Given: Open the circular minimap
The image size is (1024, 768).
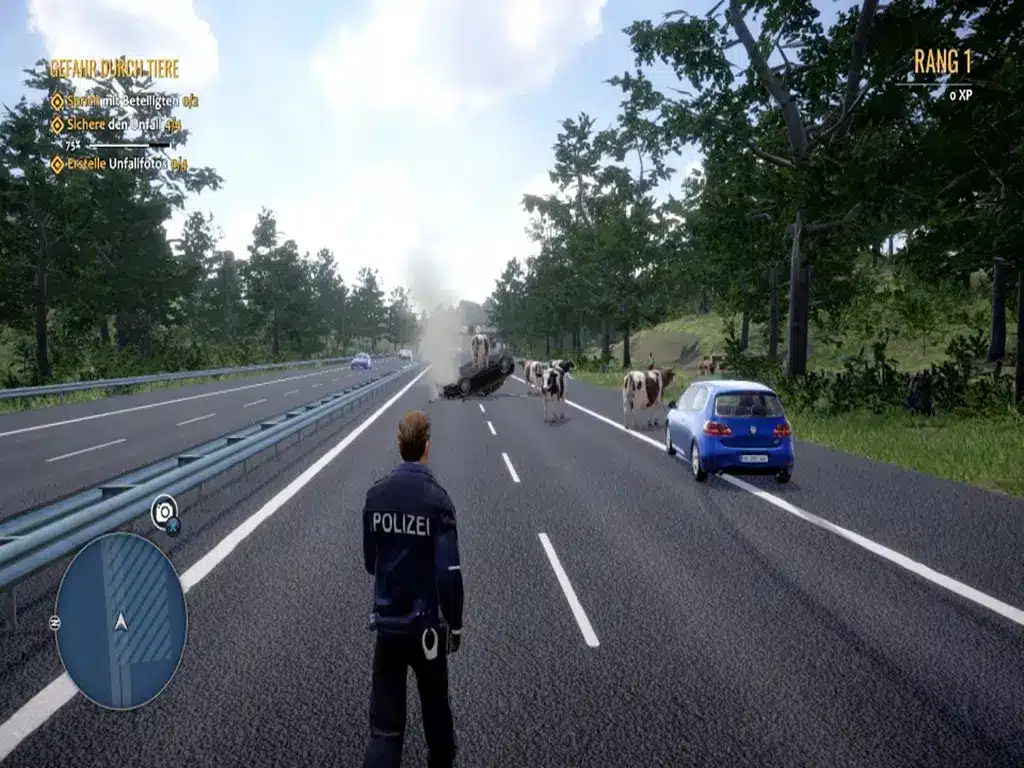Looking at the screenshot, I should [x=120, y=621].
